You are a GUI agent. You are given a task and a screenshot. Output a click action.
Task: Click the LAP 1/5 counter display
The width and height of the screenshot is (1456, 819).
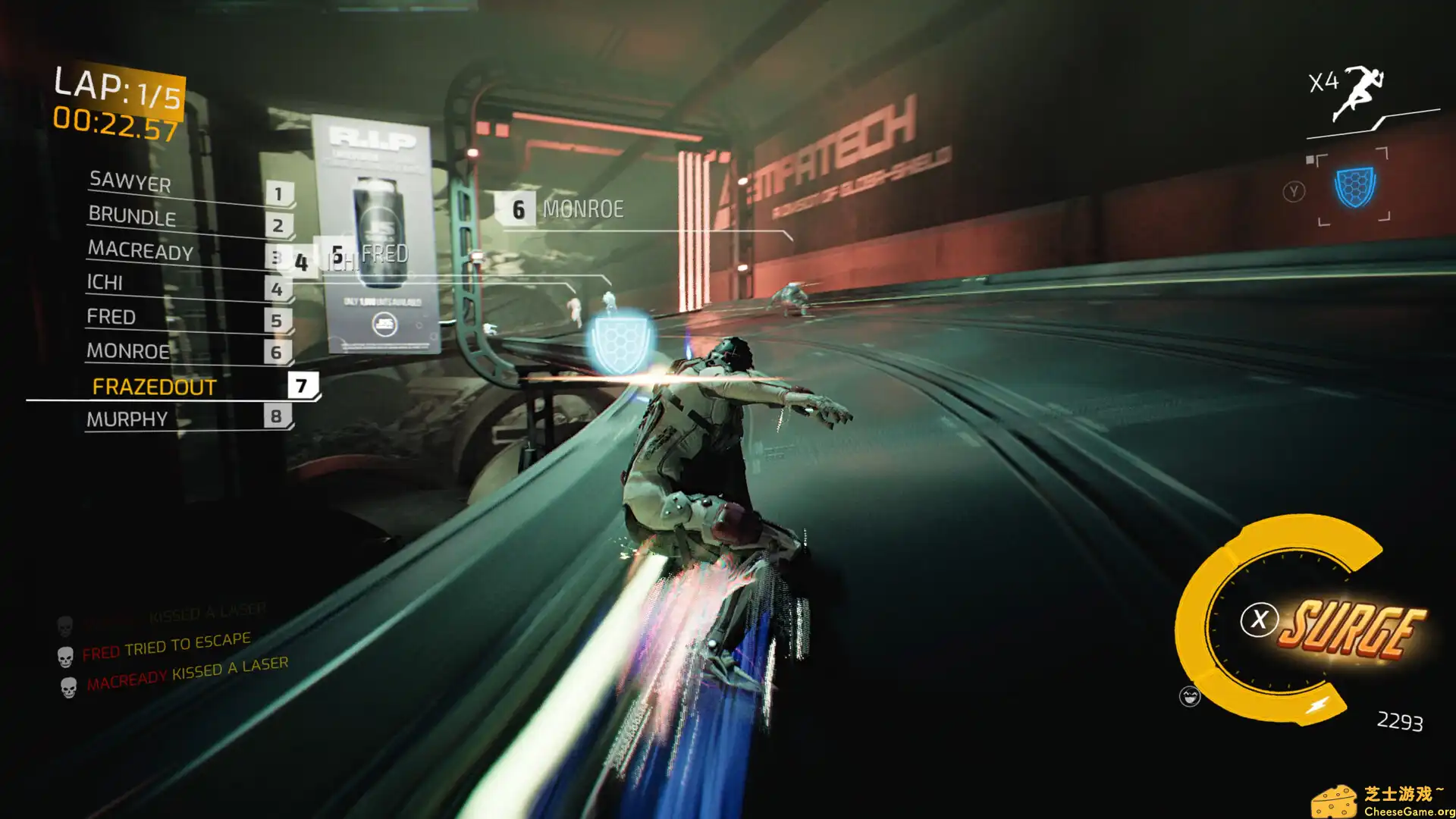(x=115, y=87)
